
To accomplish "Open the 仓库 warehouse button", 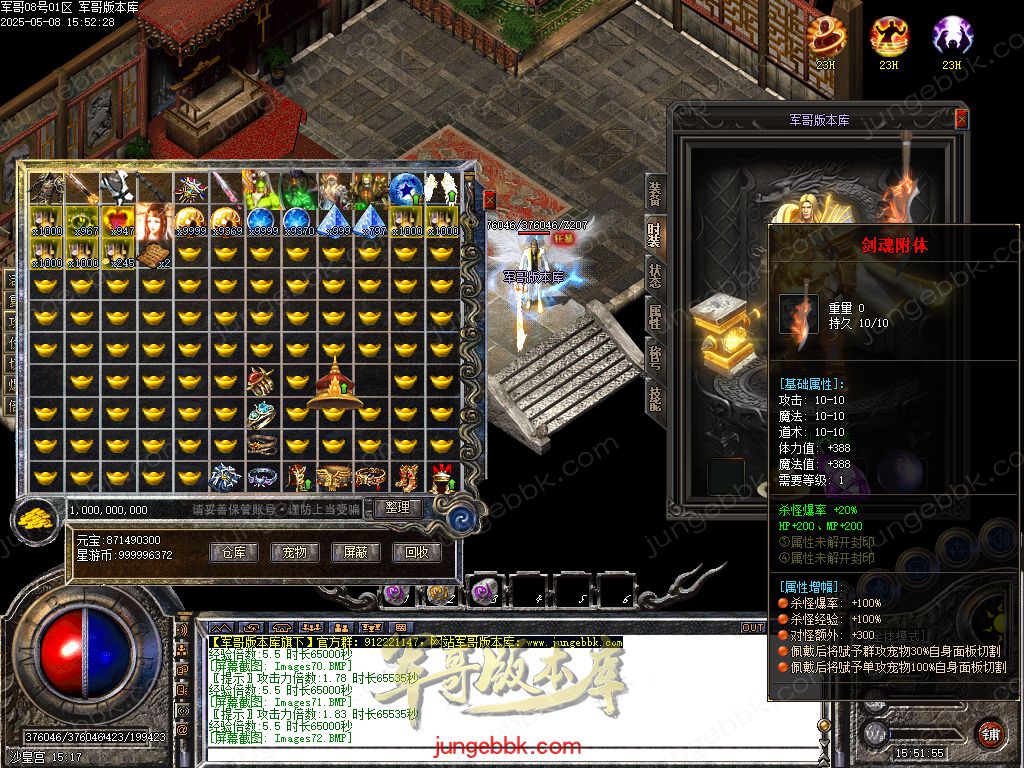I will click(234, 552).
